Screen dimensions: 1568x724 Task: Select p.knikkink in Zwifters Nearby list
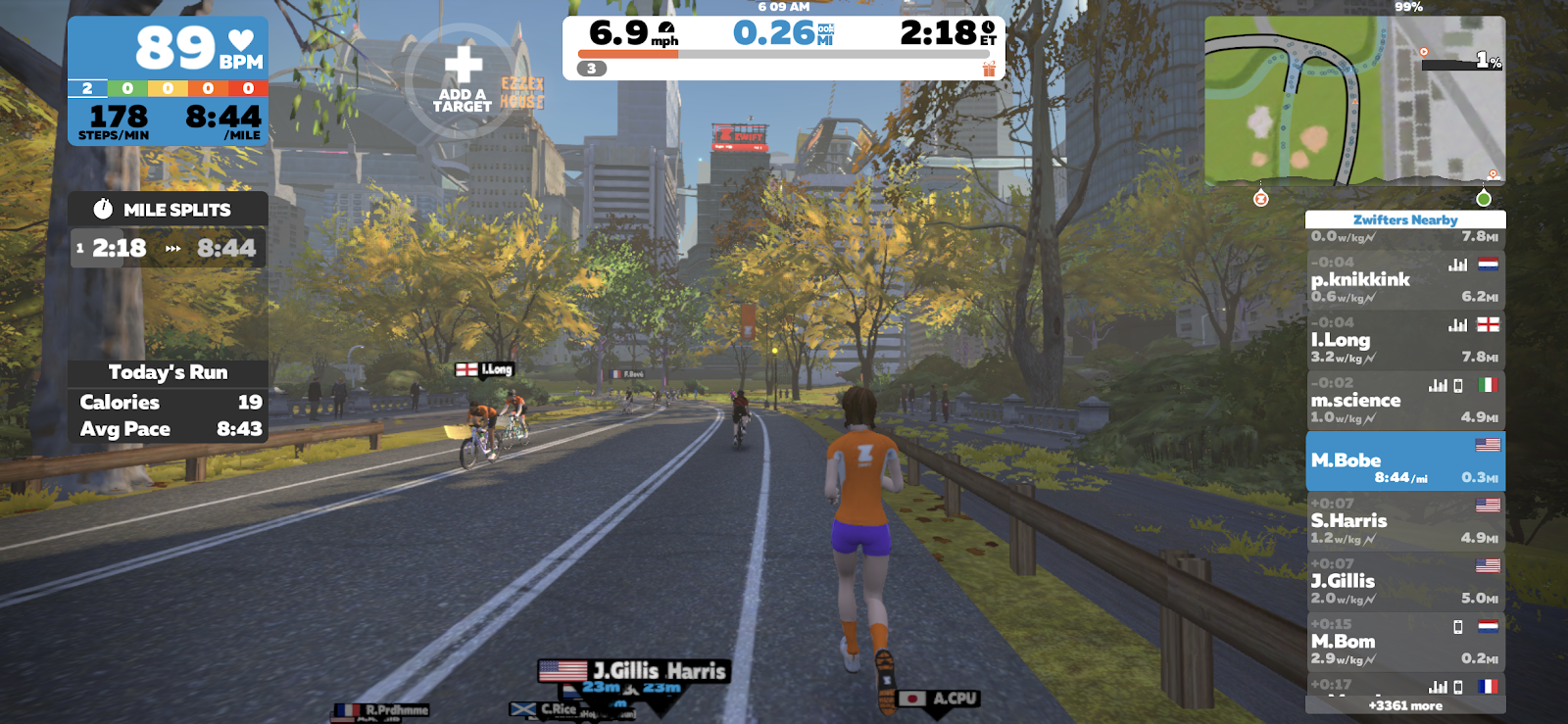click(1404, 280)
